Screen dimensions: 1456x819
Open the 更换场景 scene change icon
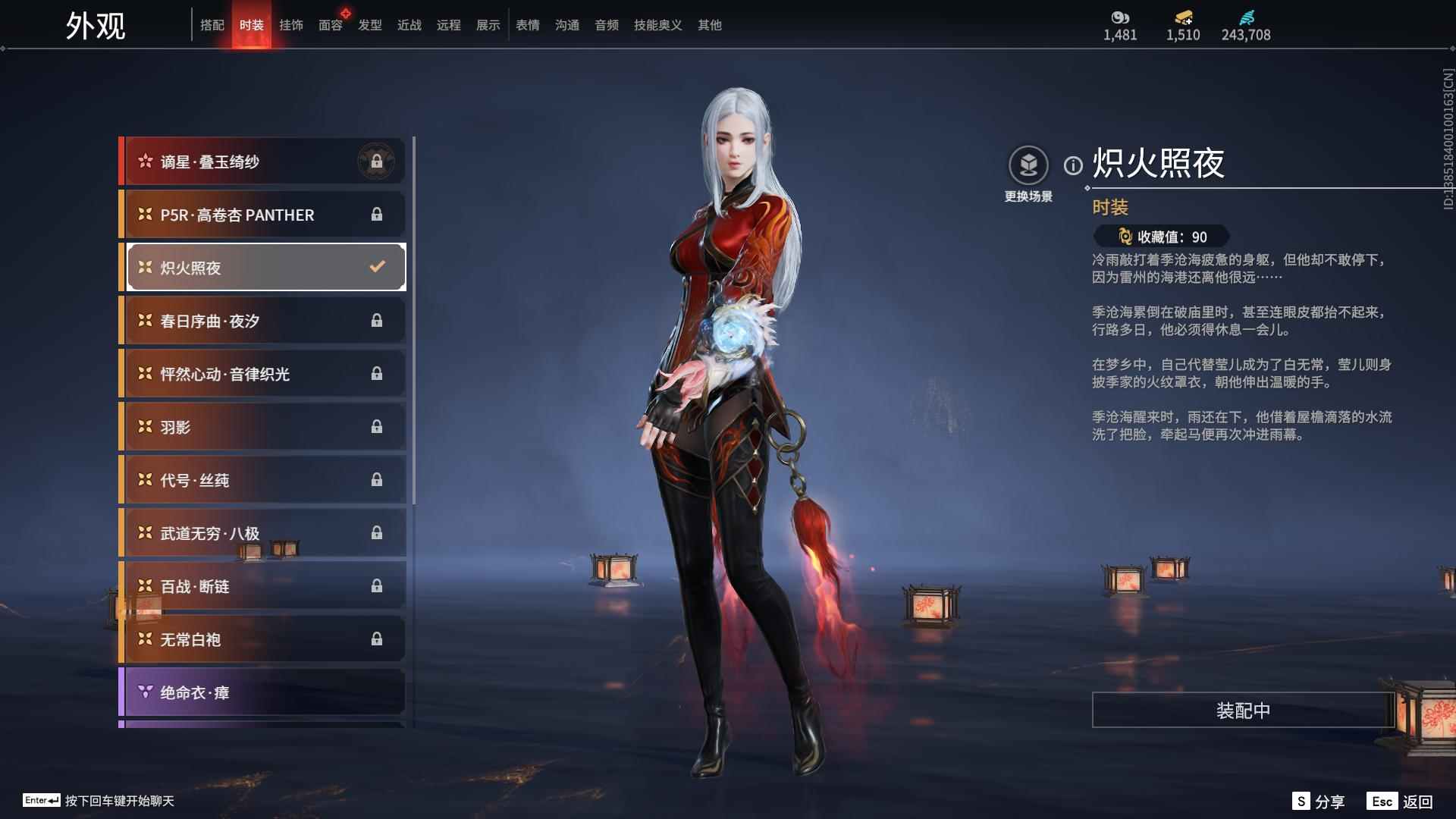coord(1028,164)
